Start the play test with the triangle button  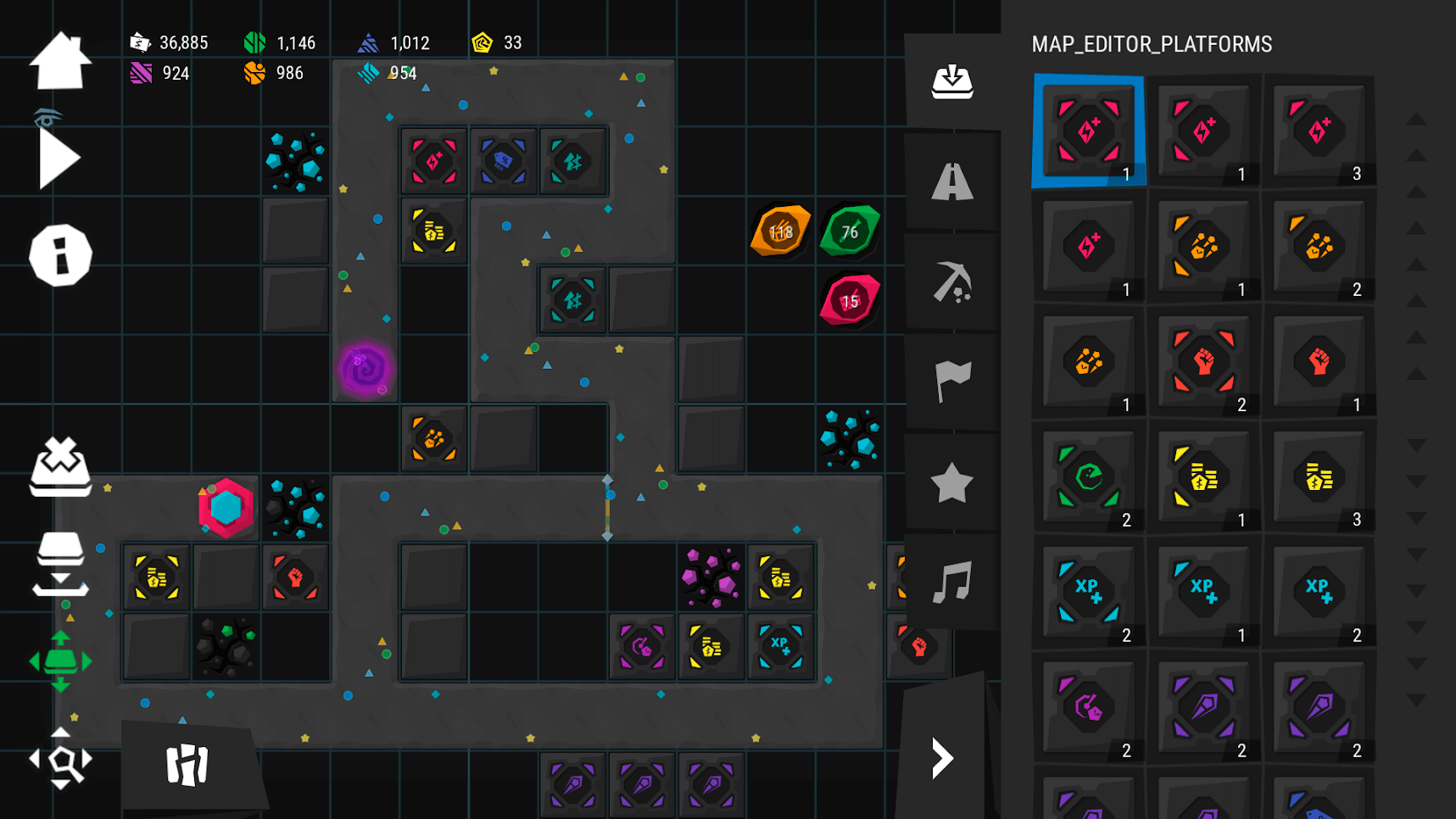click(x=59, y=158)
